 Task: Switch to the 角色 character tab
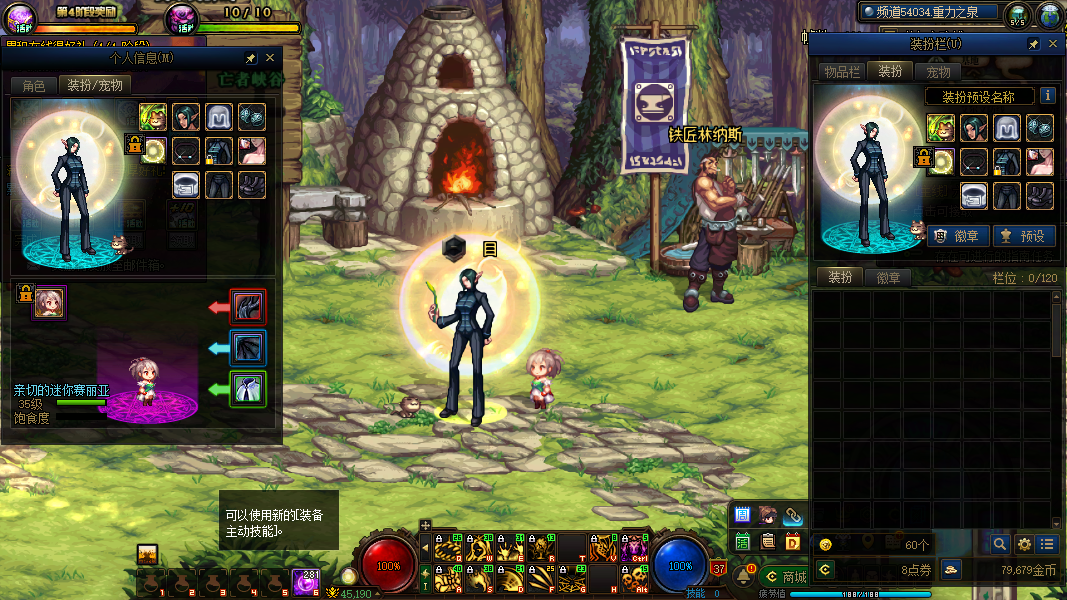(x=33, y=86)
